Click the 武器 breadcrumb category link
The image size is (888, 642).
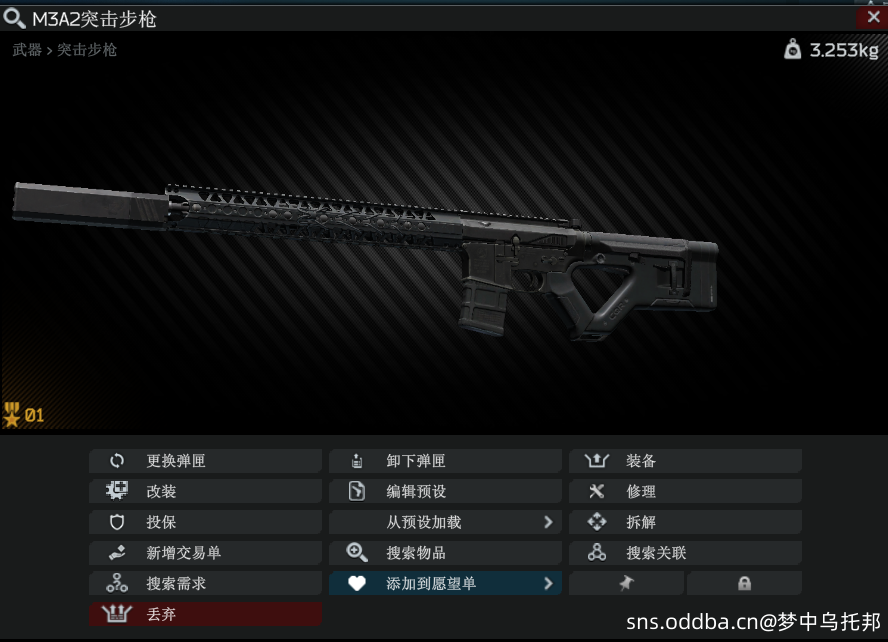point(27,49)
